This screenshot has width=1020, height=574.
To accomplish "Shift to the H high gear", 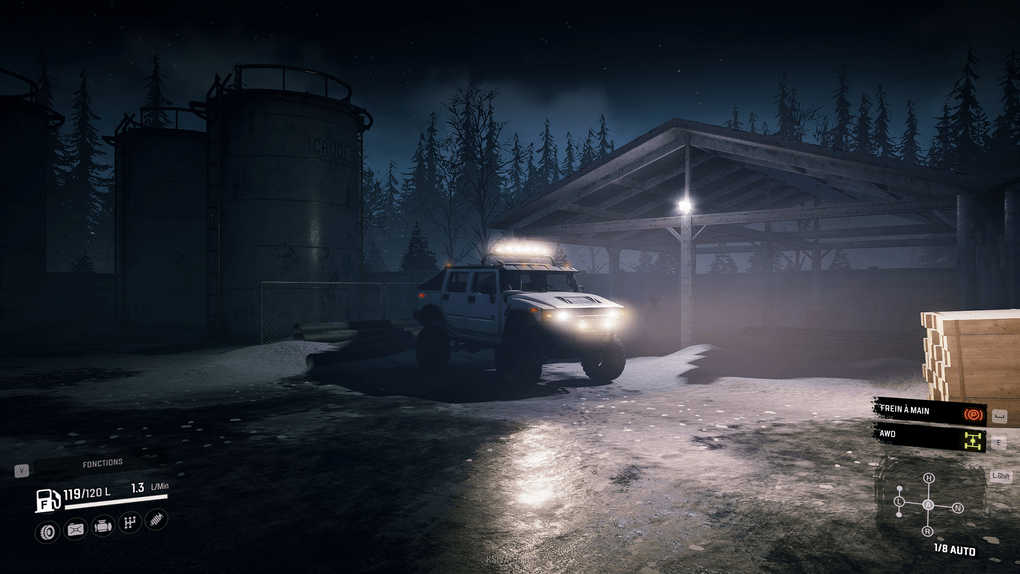I will tap(928, 479).
